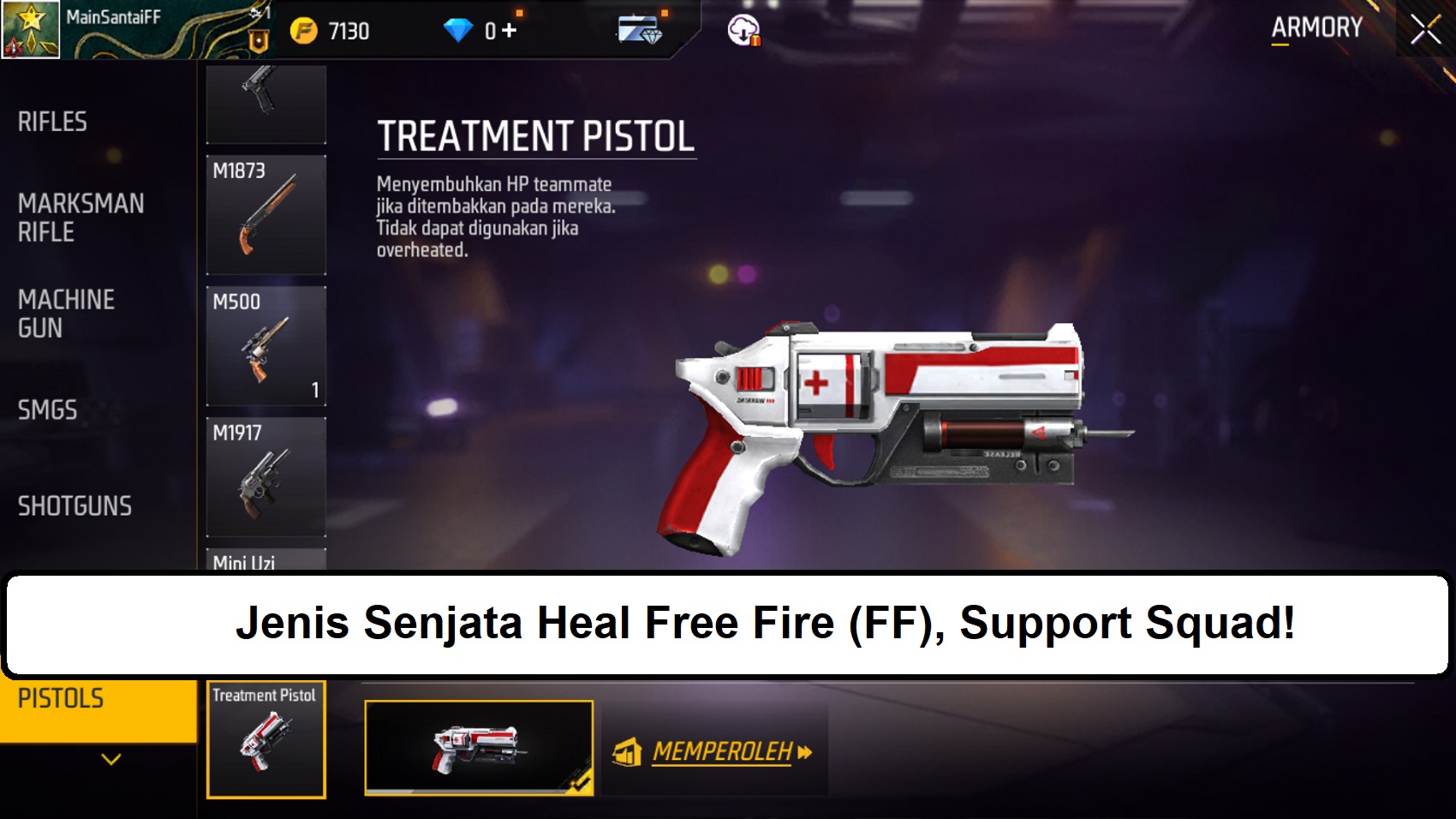Select the M500 pistol icon
1456x819 pixels.
point(266,347)
